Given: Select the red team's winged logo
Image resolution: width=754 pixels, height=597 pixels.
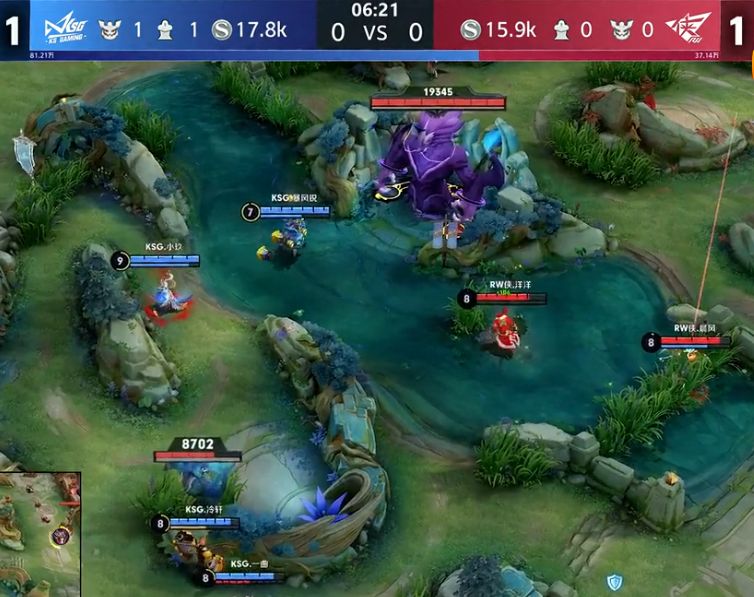Looking at the screenshot, I should (695, 29).
